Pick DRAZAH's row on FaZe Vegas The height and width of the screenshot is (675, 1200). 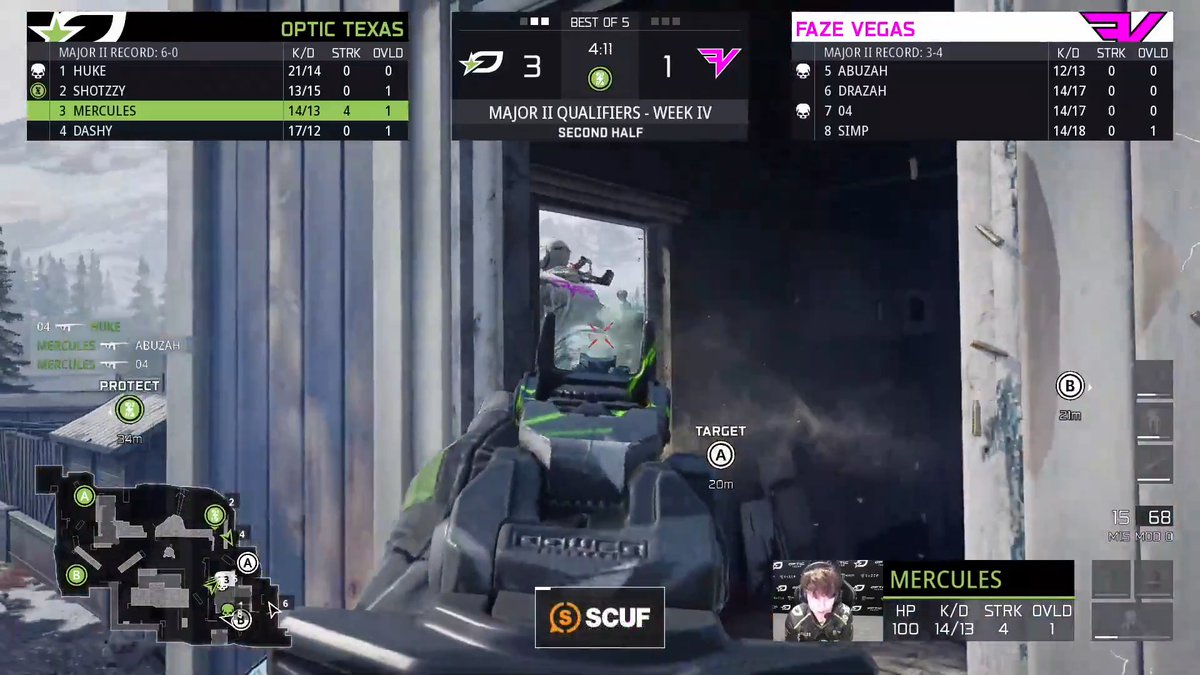point(982,91)
